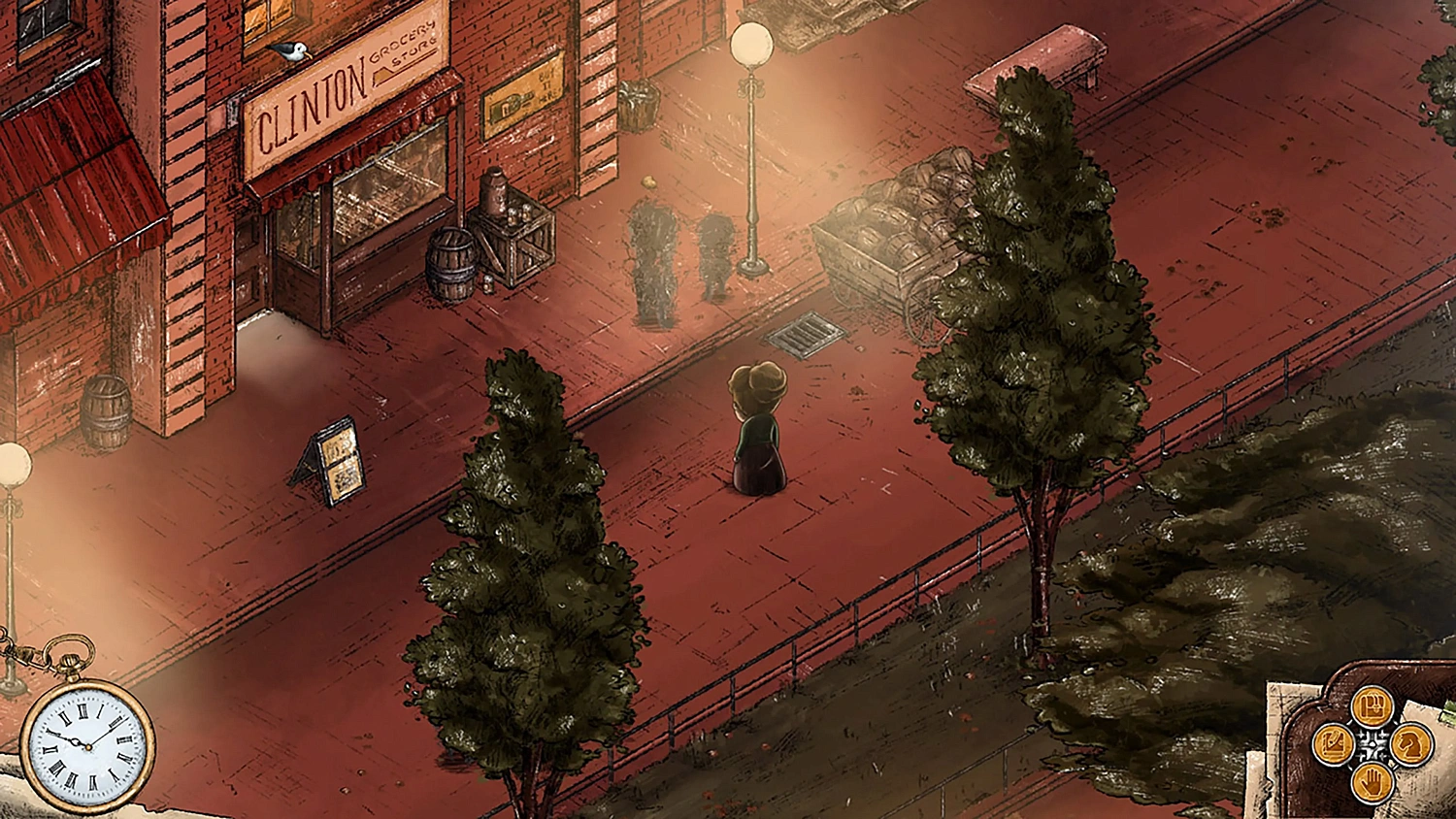This screenshot has width=1456, height=819.
Task: Talk to the woman standing on the sidewalk
Action: (x=757, y=427)
